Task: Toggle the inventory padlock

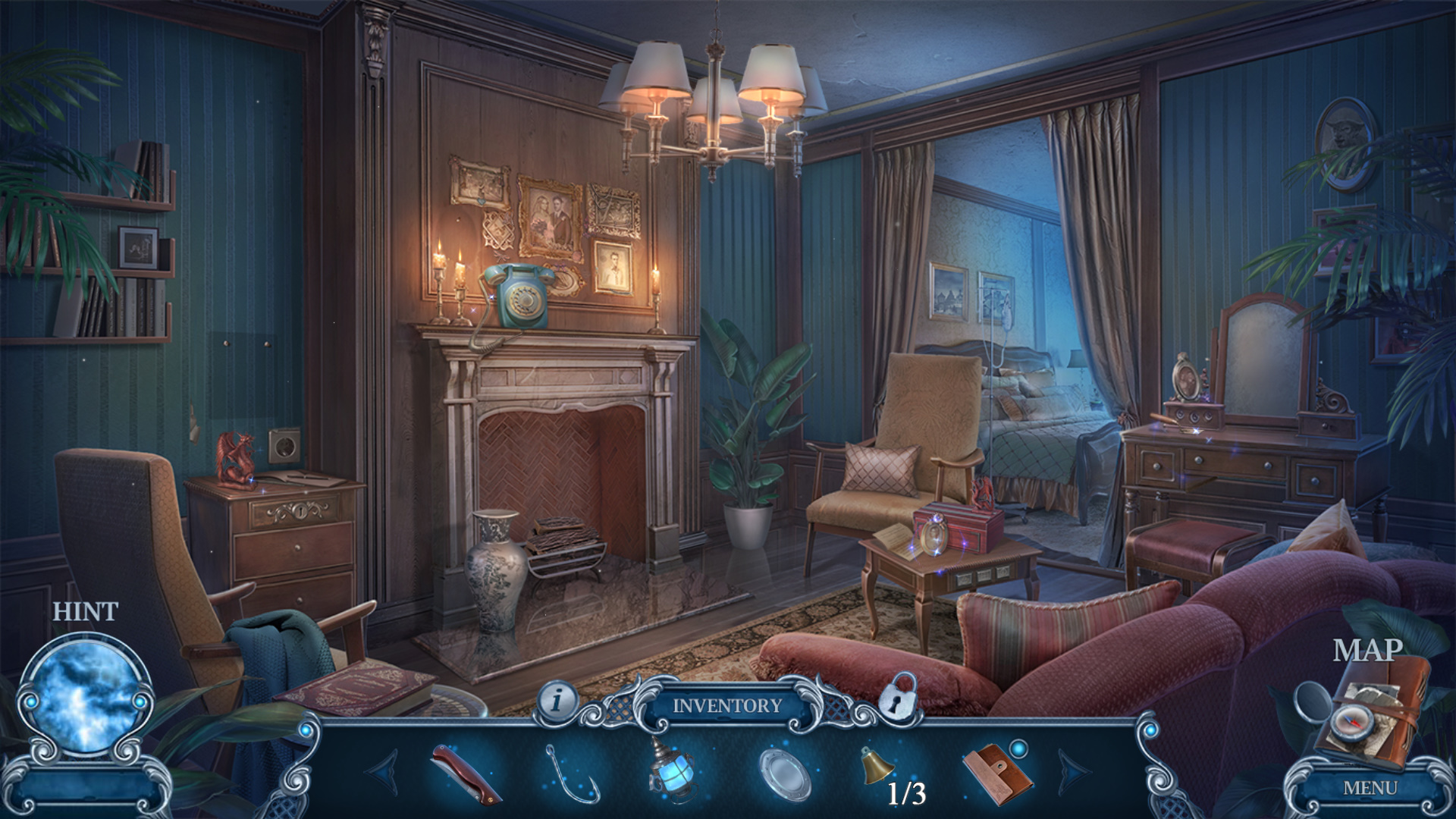Action: pos(899,697)
